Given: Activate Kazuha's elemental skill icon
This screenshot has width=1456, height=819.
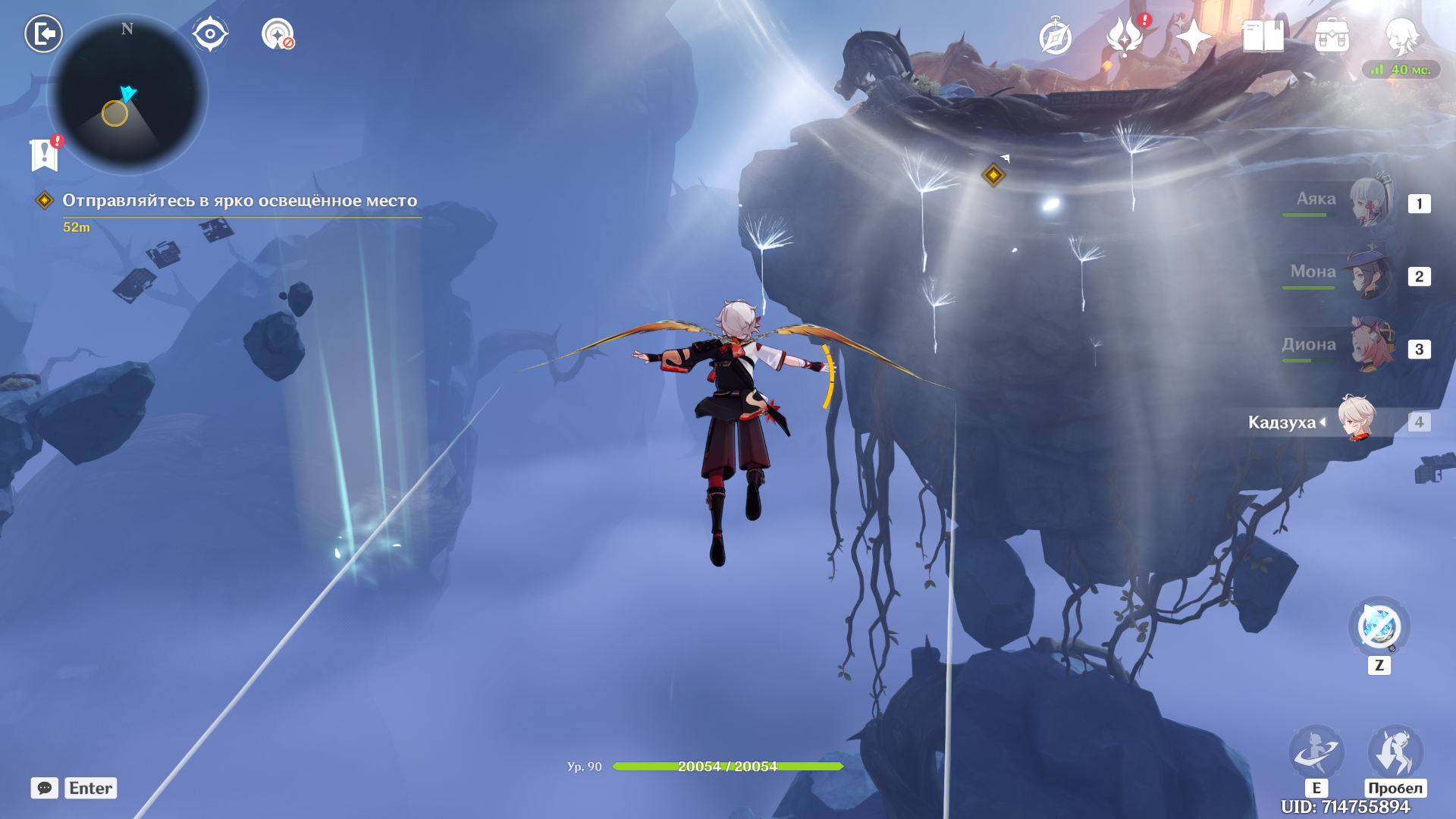Looking at the screenshot, I should tap(1316, 752).
